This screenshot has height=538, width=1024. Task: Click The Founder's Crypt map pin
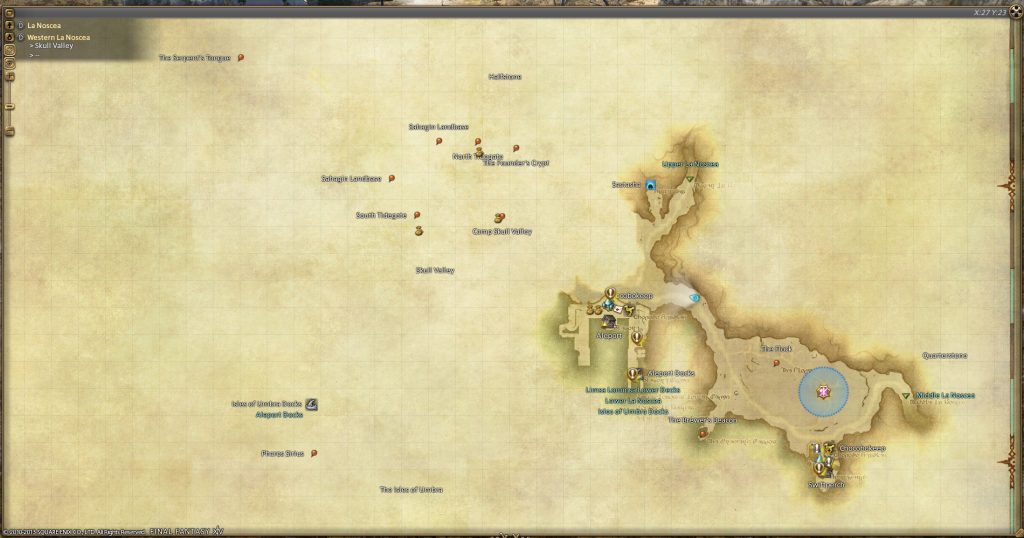516,148
